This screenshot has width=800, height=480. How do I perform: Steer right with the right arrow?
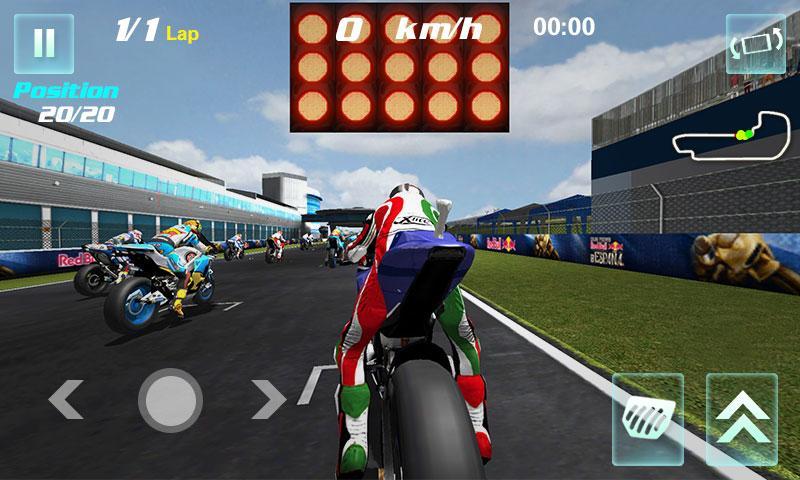click(268, 400)
